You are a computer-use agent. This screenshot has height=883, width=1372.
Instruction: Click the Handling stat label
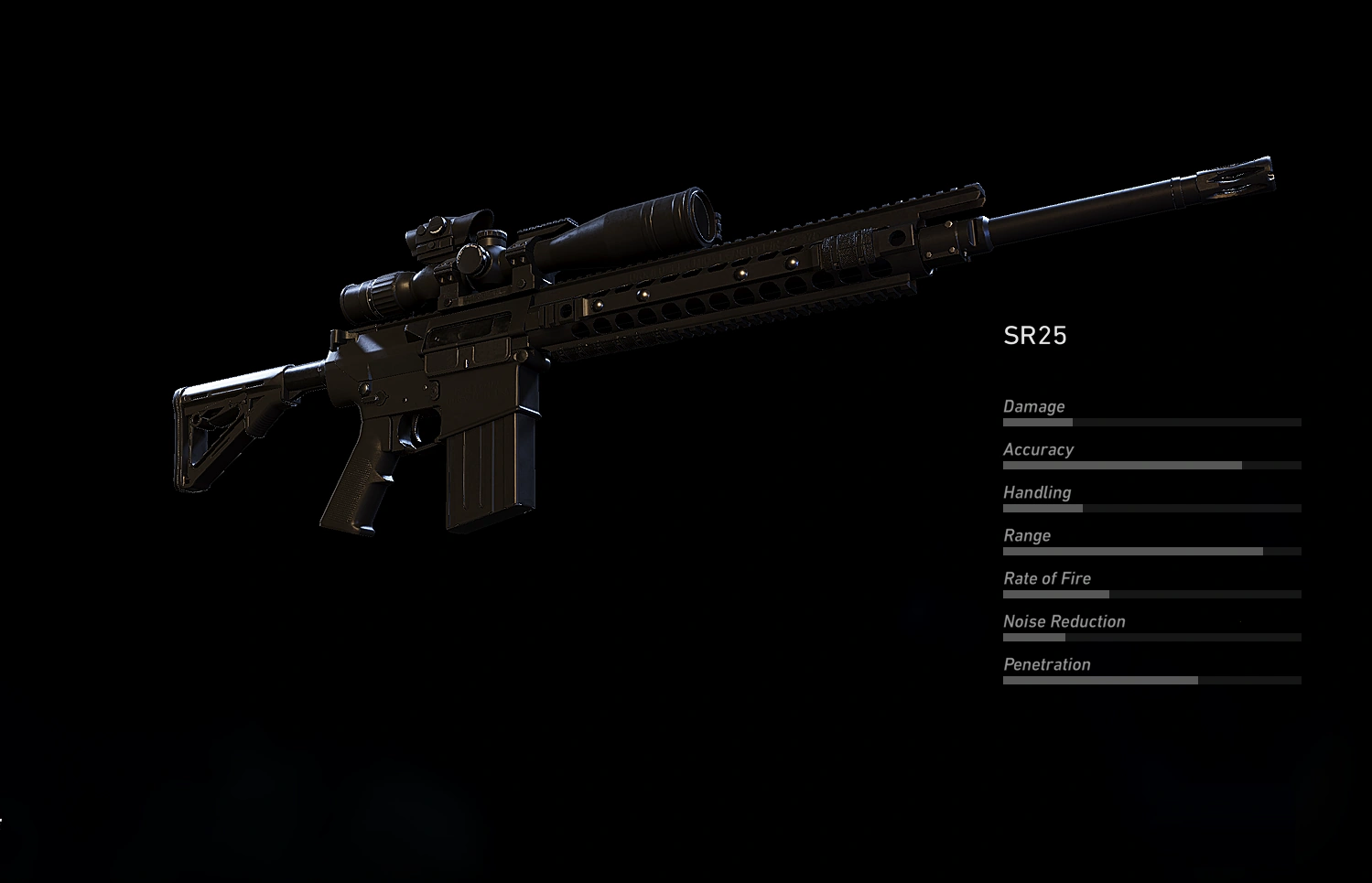click(1037, 492)
